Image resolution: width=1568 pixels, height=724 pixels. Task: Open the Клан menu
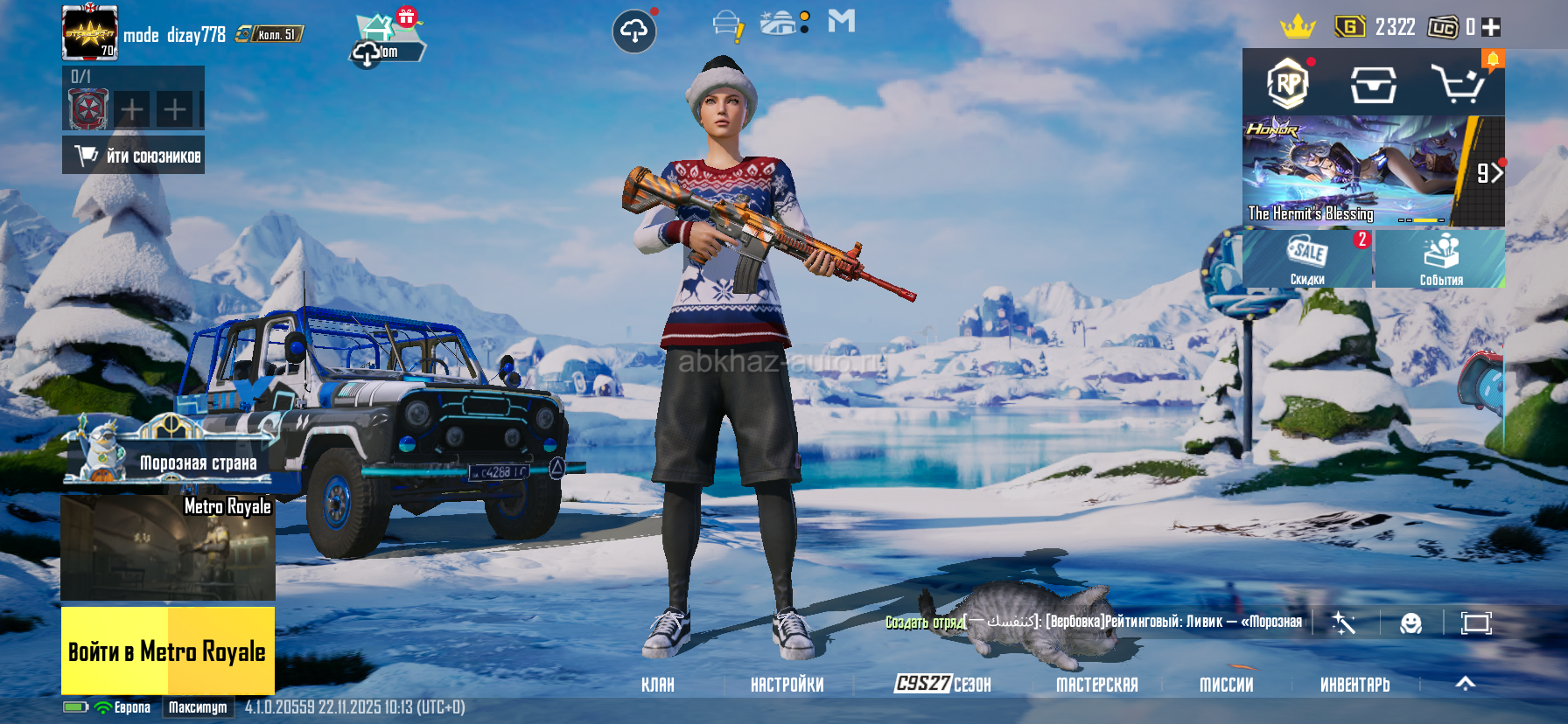pyautogui.click(x=657, y=685)
